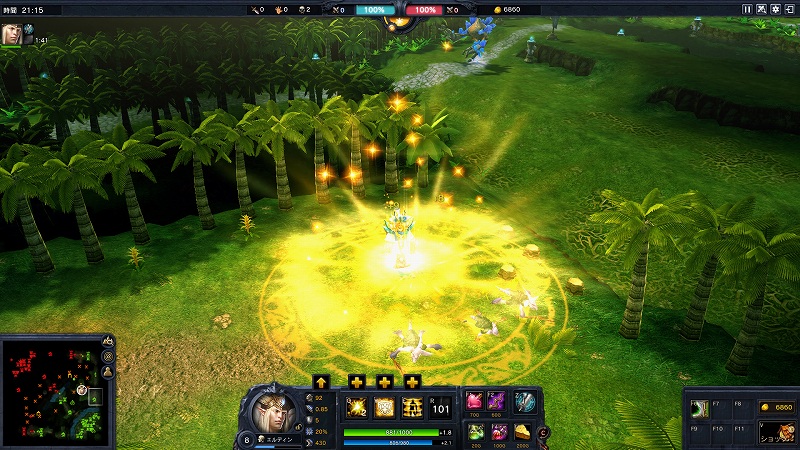Click the mountain-peaks button beside the minimap

click(108, 342)
